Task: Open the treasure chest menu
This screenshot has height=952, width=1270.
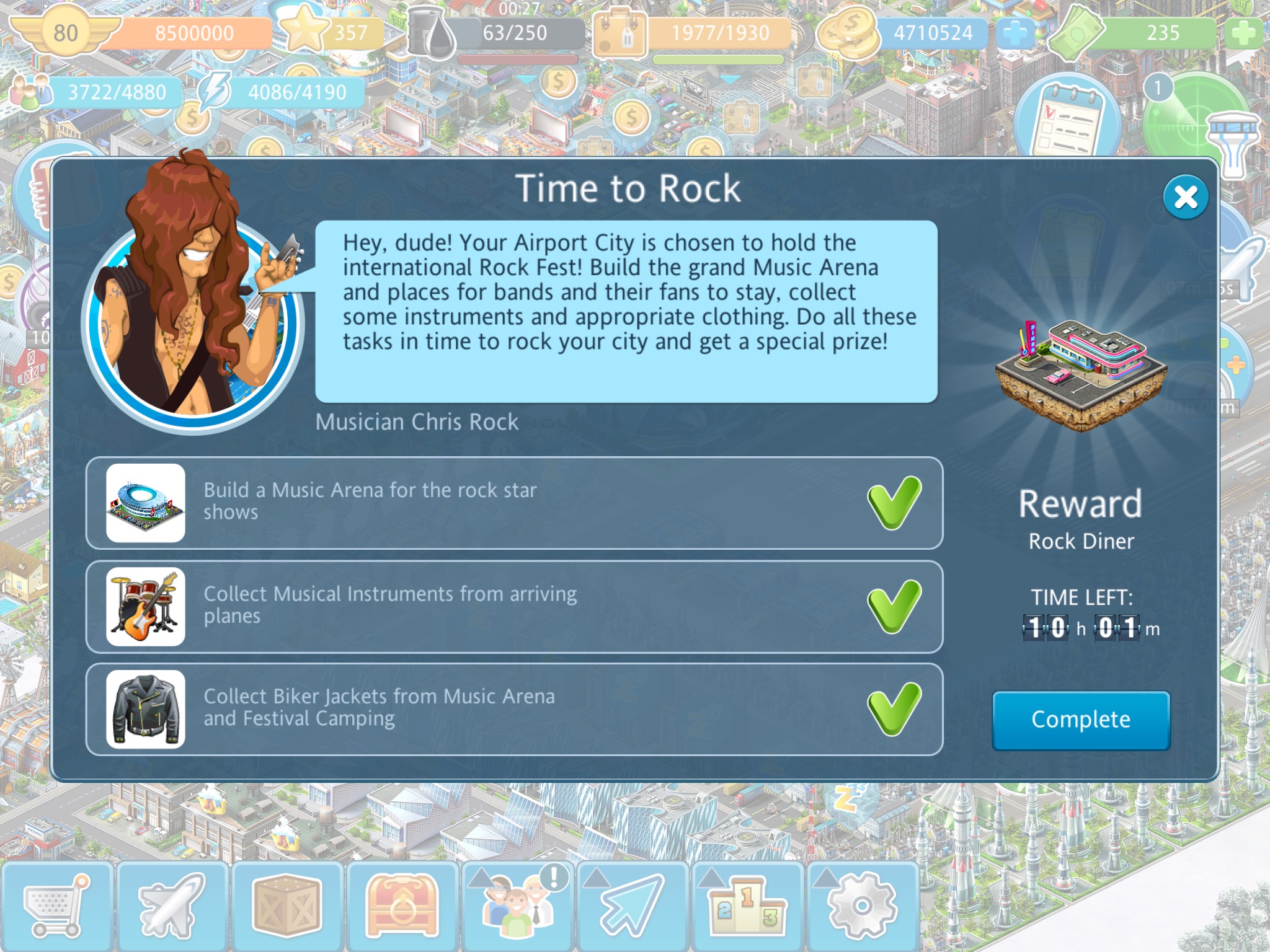Action: click(402, 906)
